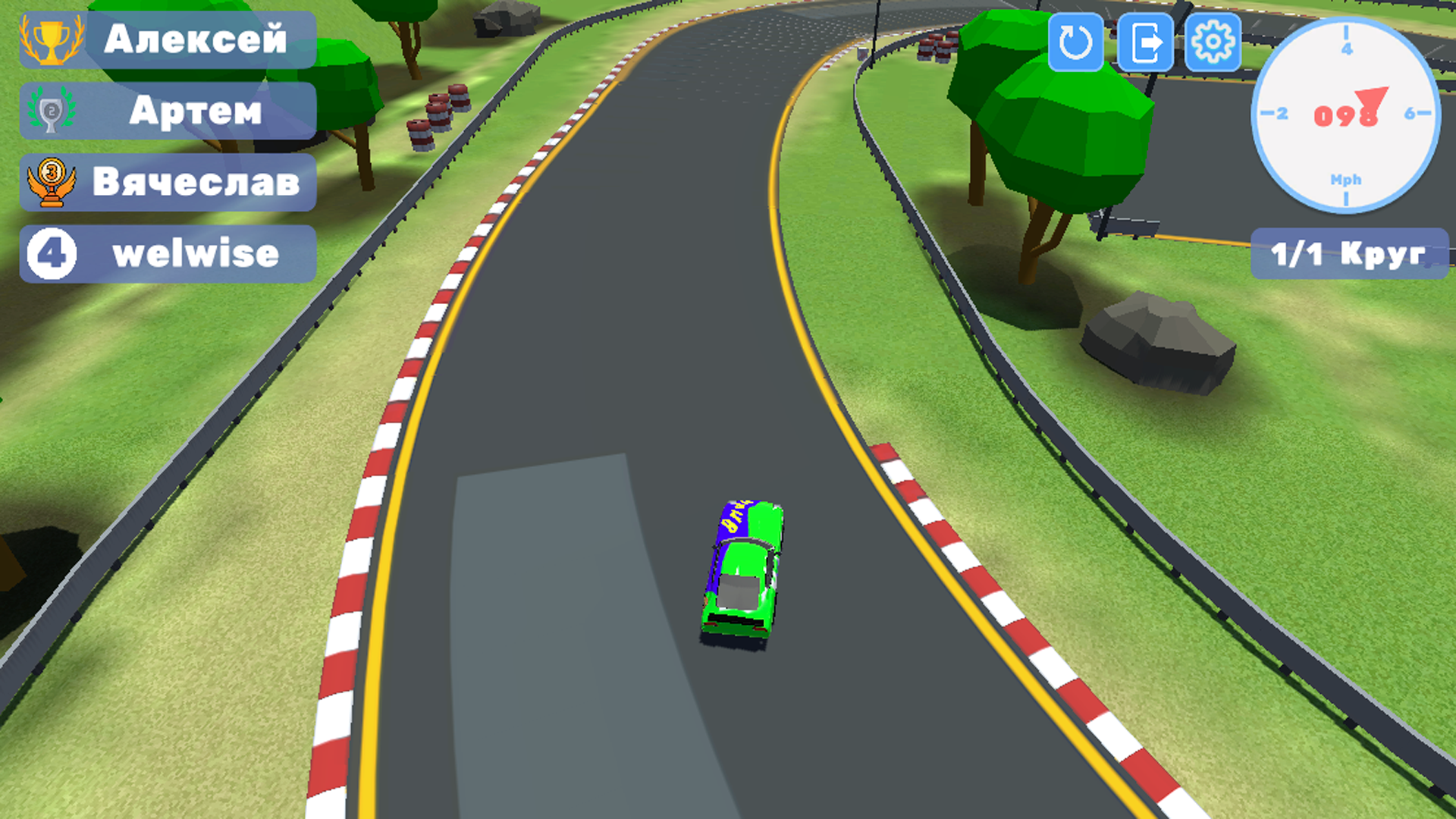Click the restart race icon
This screenshot has height=819, width=1456.
point(1075,42)
